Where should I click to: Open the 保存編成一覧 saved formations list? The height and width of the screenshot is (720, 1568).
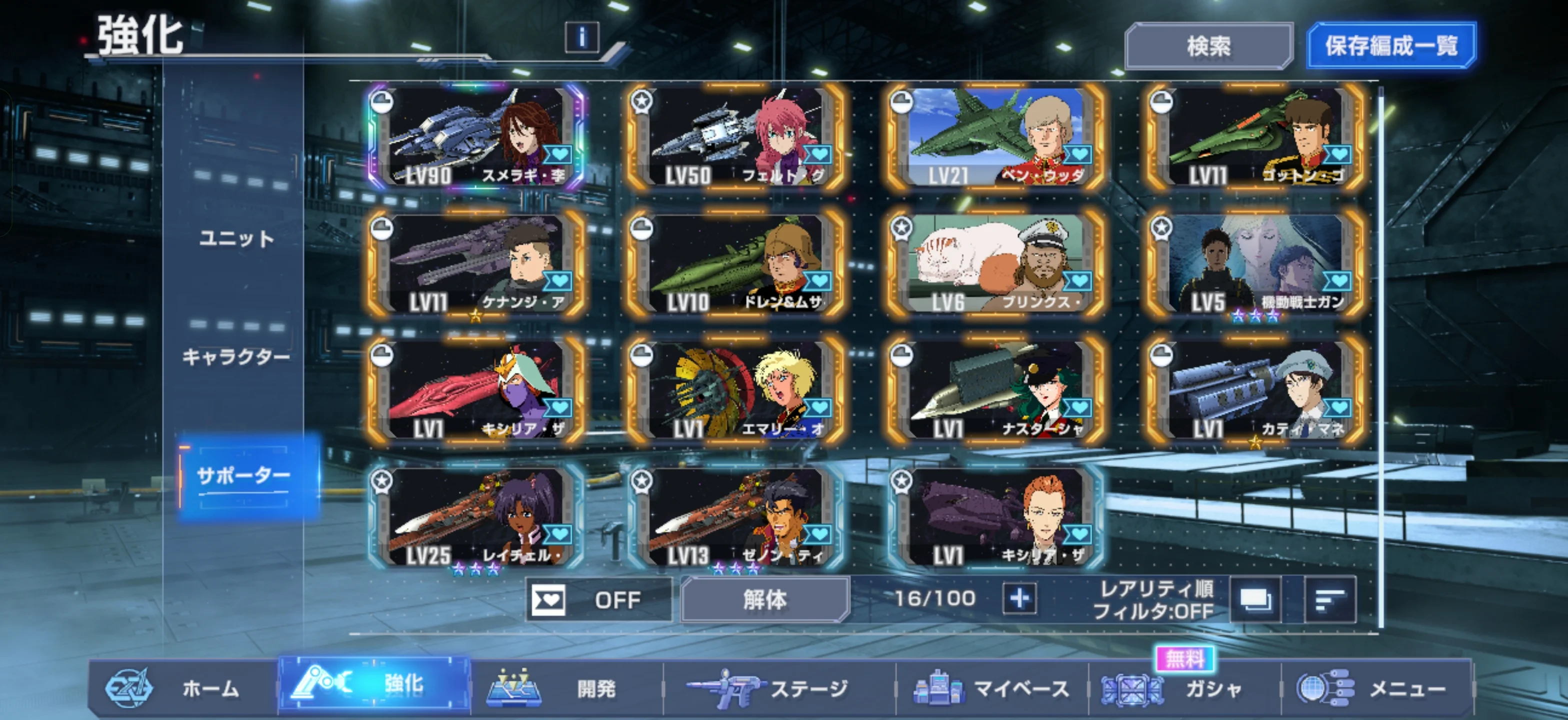(1391, 45)
